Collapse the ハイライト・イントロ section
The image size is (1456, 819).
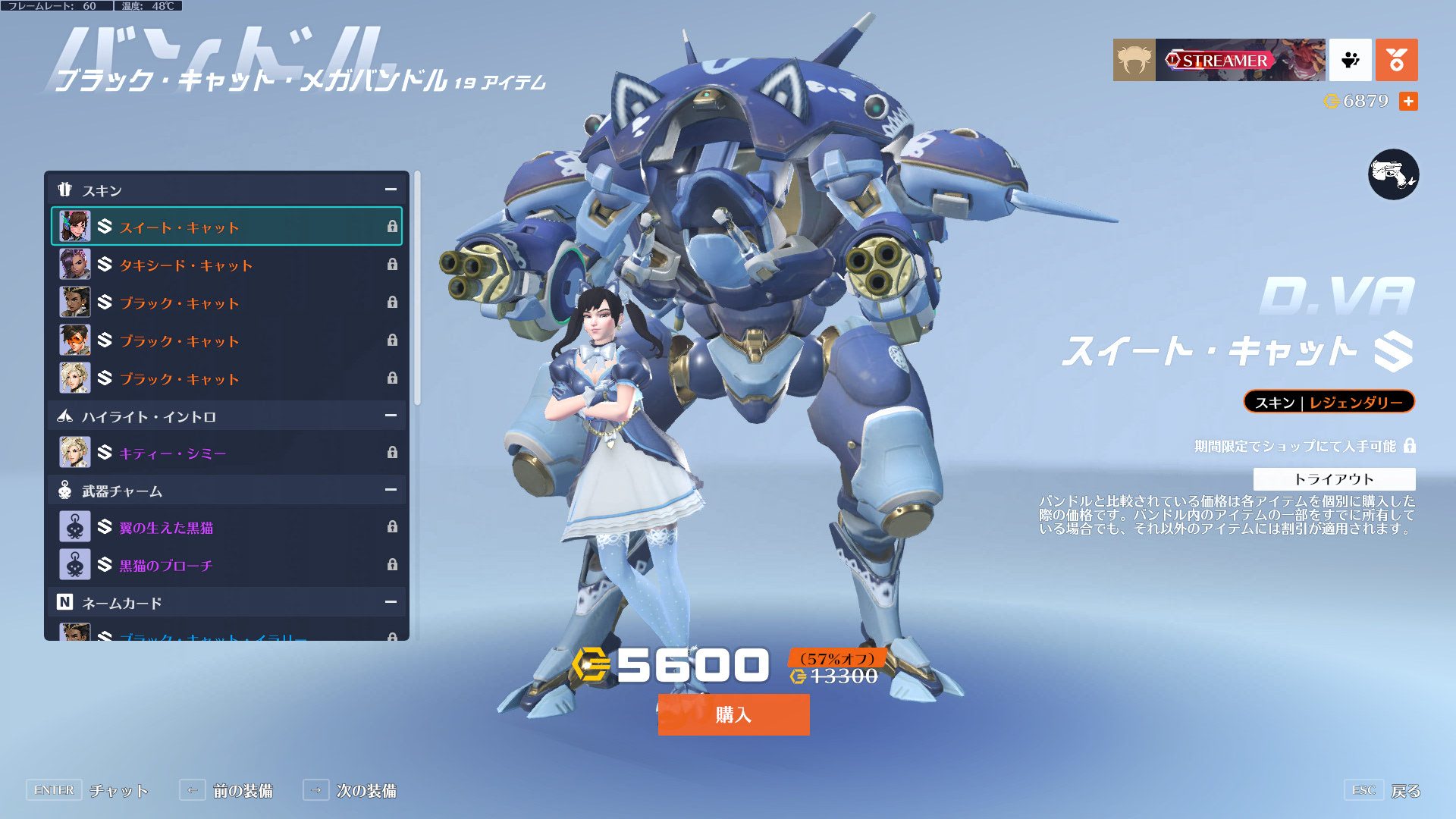coord(391,416)
